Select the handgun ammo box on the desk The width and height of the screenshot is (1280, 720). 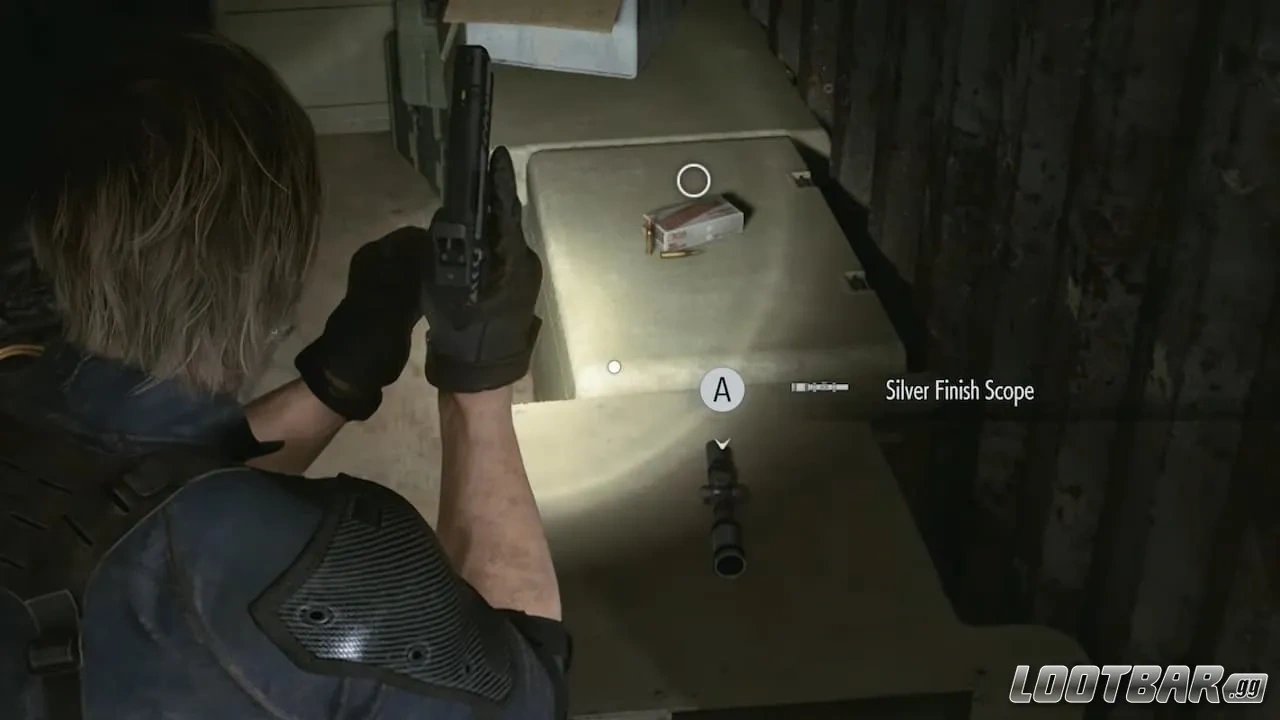[692, 224]
